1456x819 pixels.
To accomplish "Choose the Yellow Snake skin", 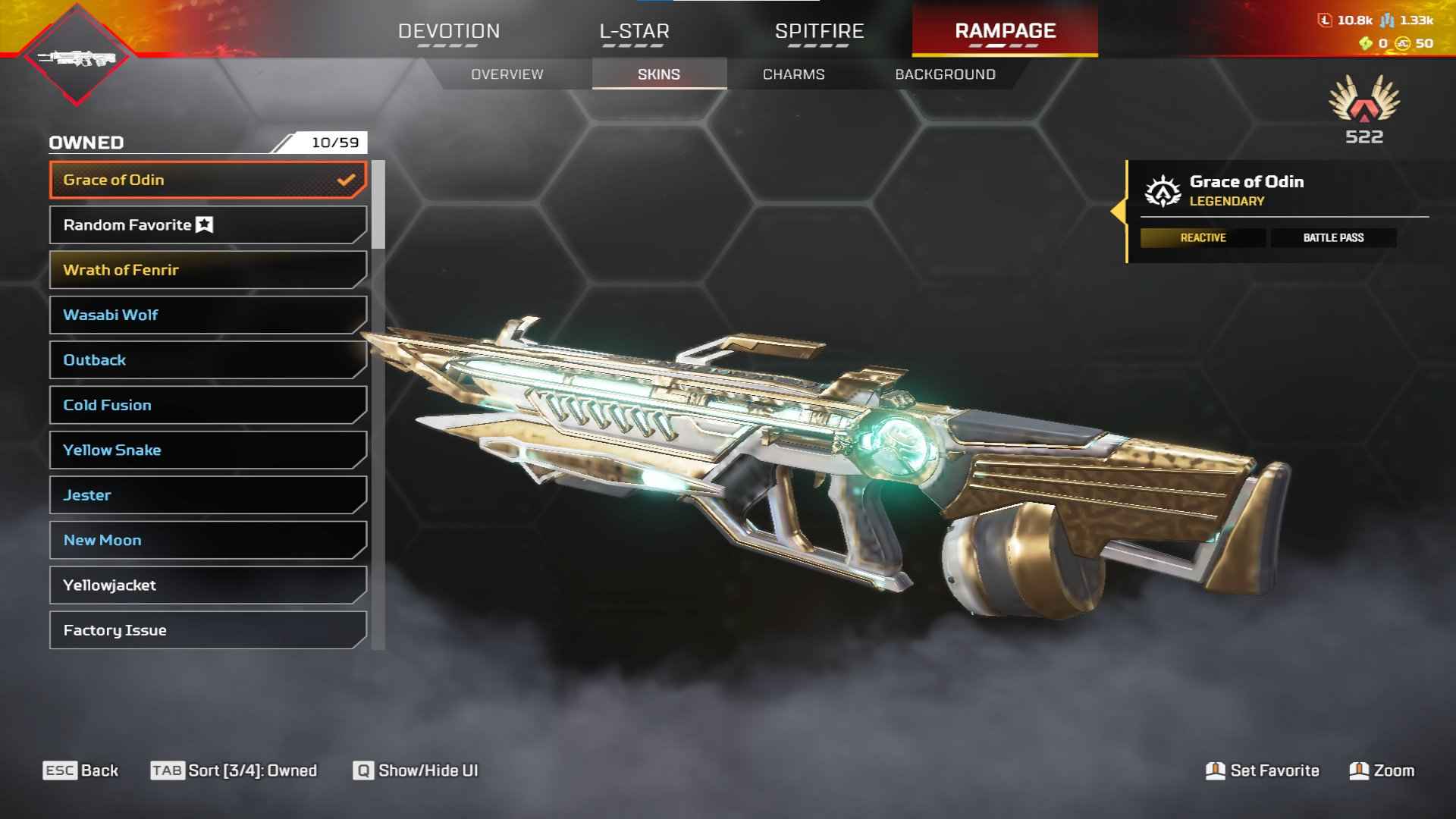I will (208, 450).
